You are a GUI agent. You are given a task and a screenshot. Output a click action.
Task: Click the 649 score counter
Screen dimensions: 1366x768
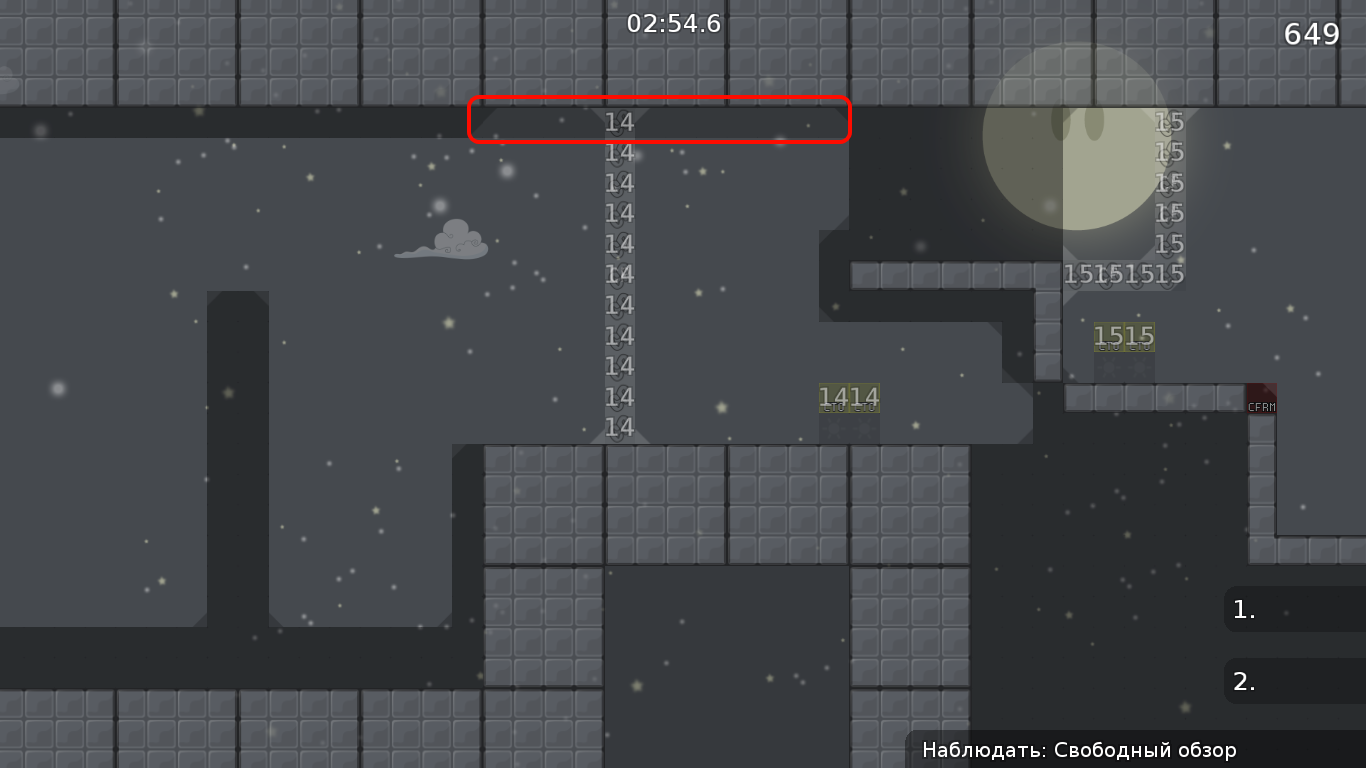pyautogui.click(x=1311, y=34)
